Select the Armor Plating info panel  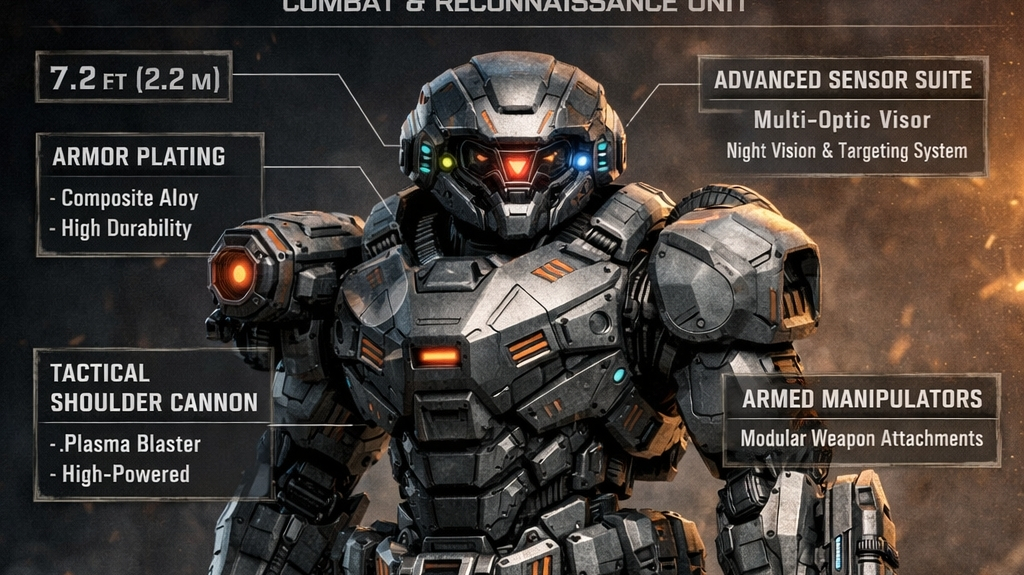tap(149, 192)
